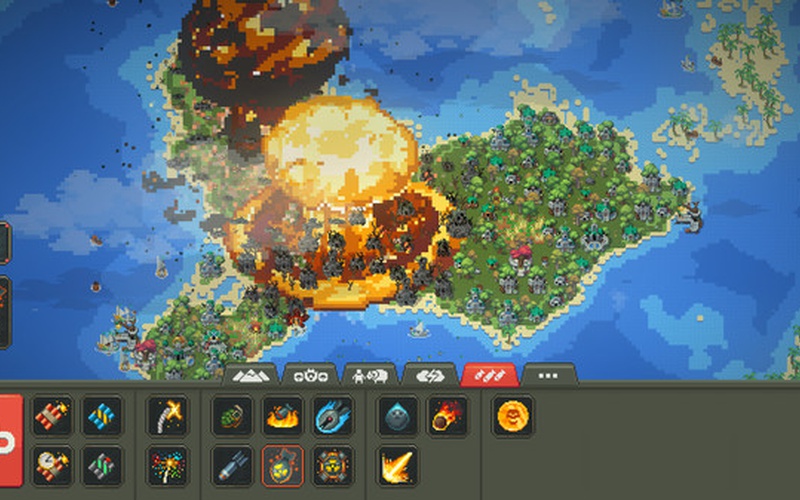Launch the colorful fireworks burst tool
800x500 pixels.
[x=167, y=465]
